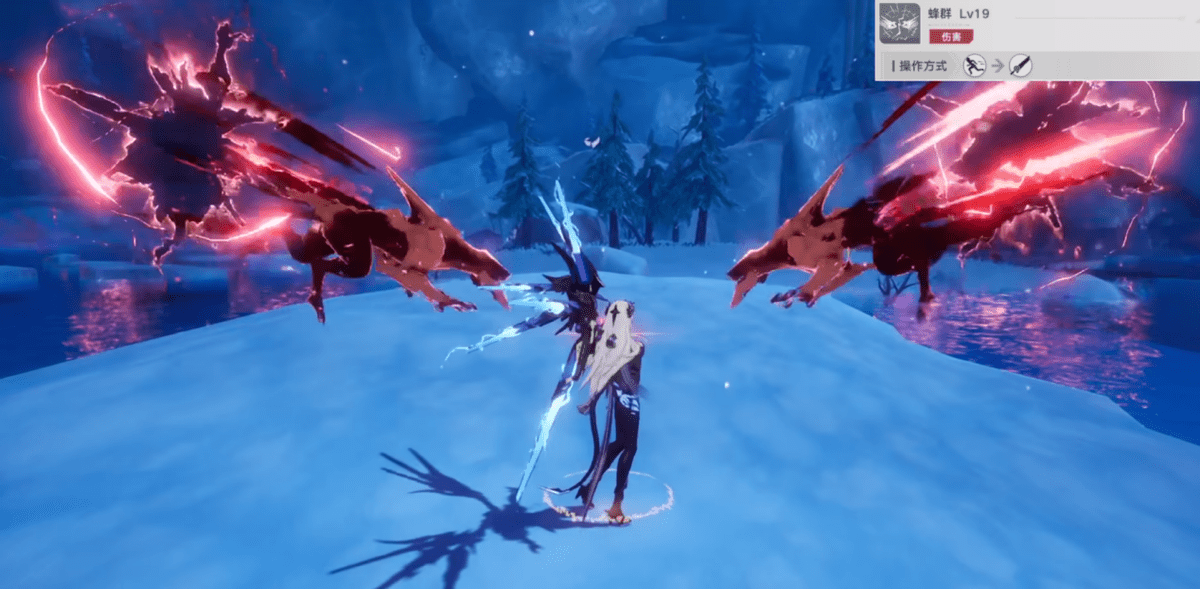Click the dash input icon

coord(973,66)
